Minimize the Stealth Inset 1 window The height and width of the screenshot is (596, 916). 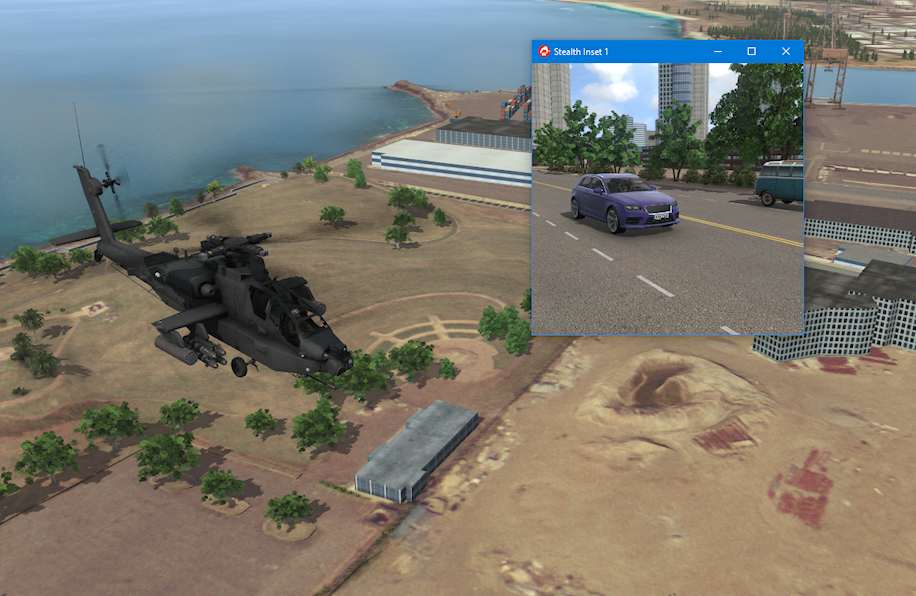tap(718, 51)
